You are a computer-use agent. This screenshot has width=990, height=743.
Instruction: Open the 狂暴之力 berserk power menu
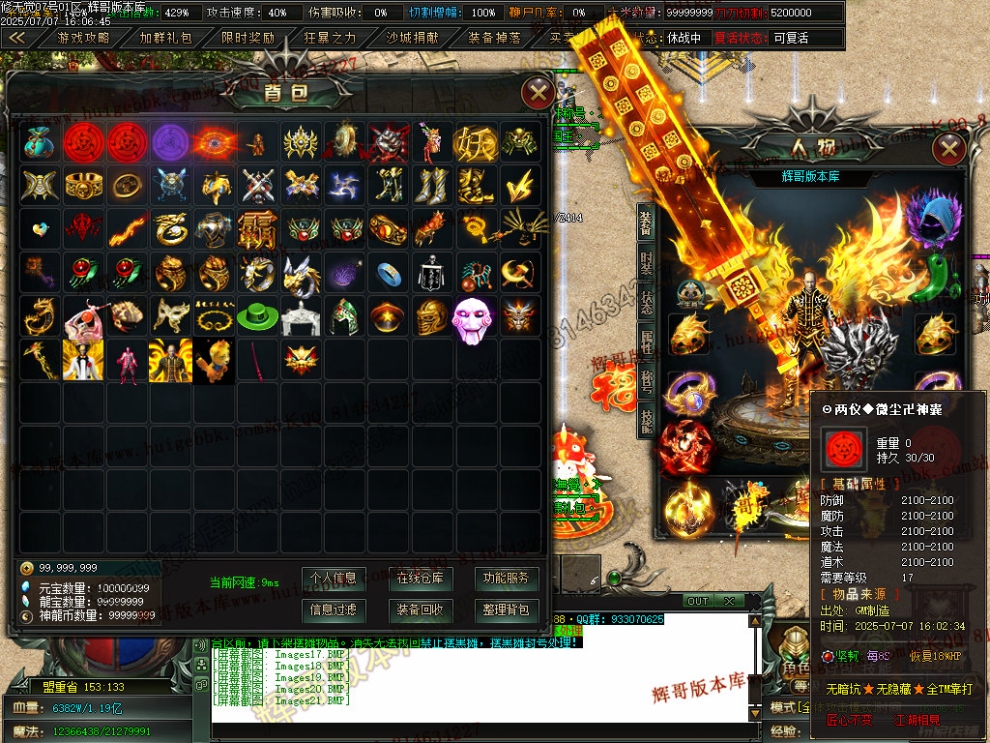330,38
